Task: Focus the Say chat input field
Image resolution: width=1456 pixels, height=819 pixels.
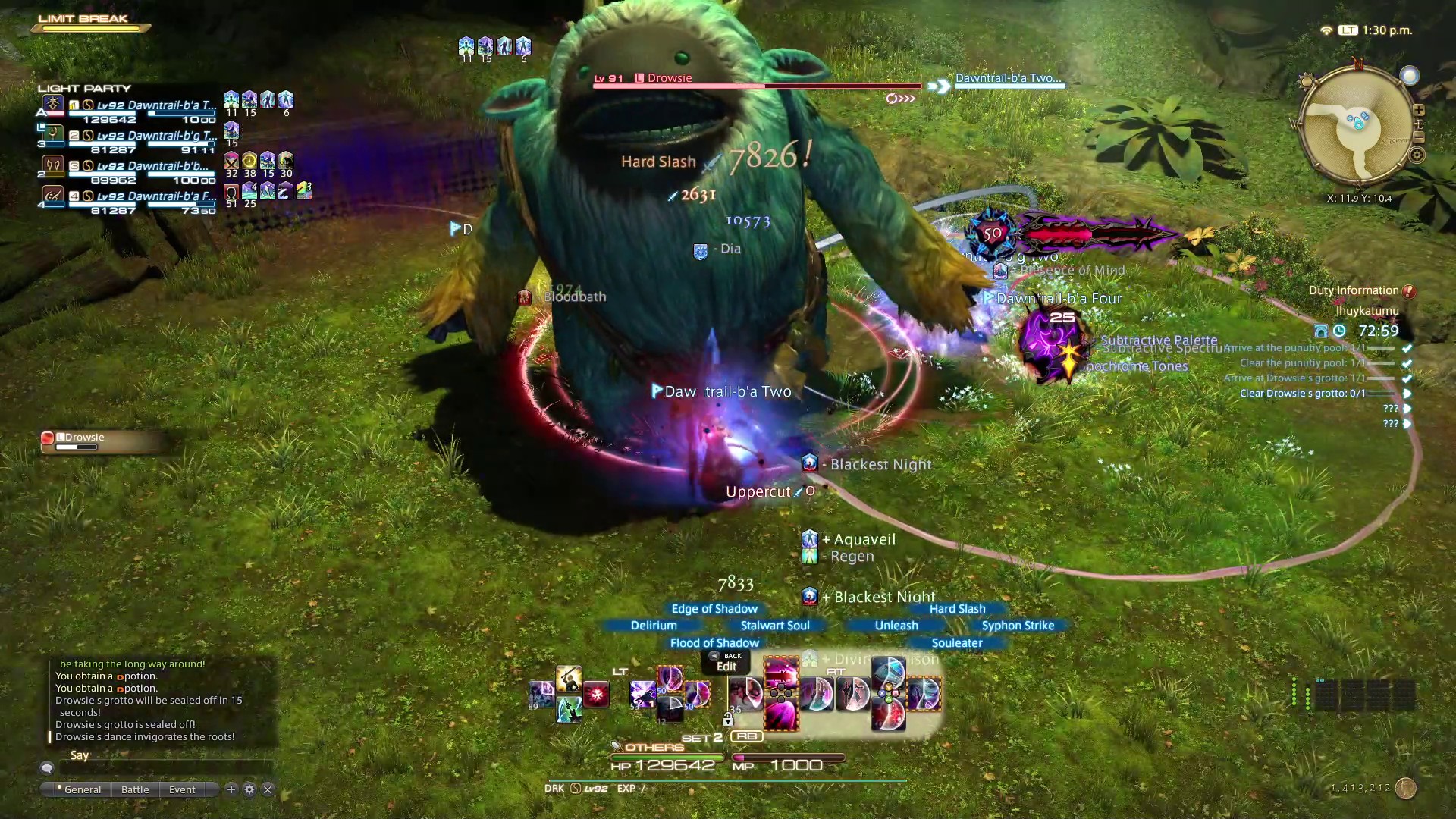Action: coord(163,767)
